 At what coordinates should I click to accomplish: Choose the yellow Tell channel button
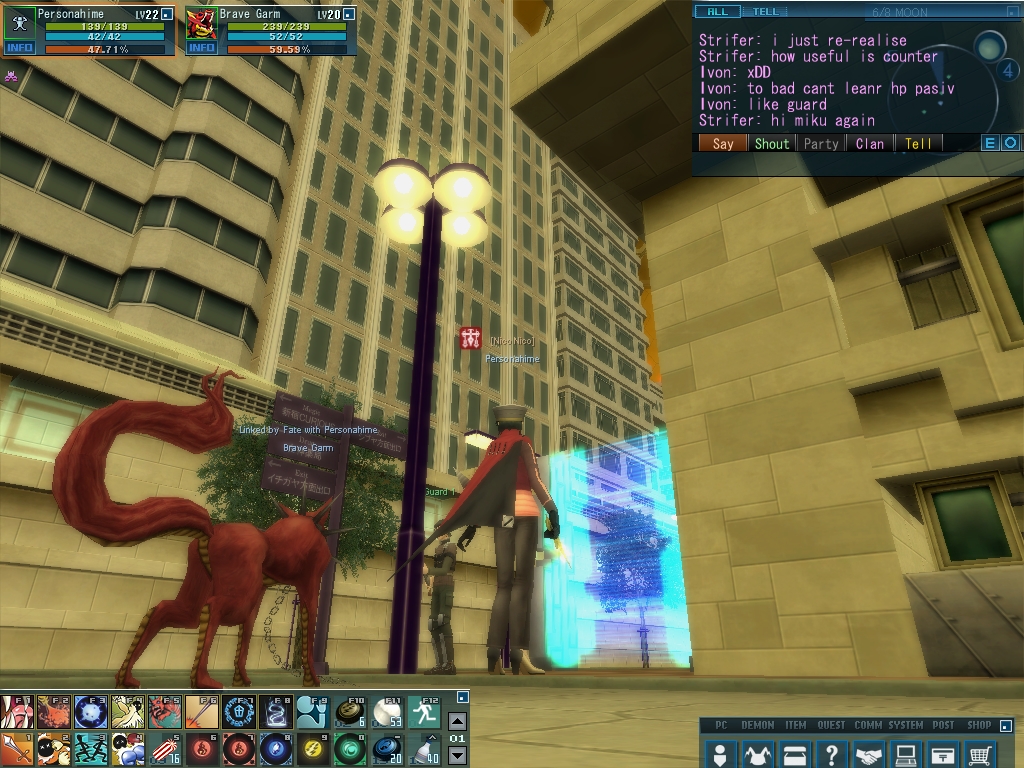918,143
